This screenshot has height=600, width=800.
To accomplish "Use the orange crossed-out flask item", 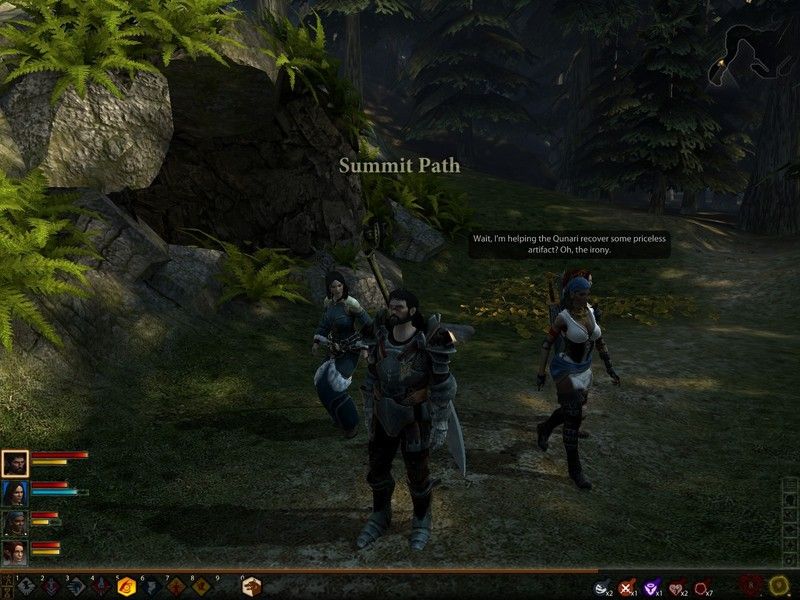I will 627,588.
